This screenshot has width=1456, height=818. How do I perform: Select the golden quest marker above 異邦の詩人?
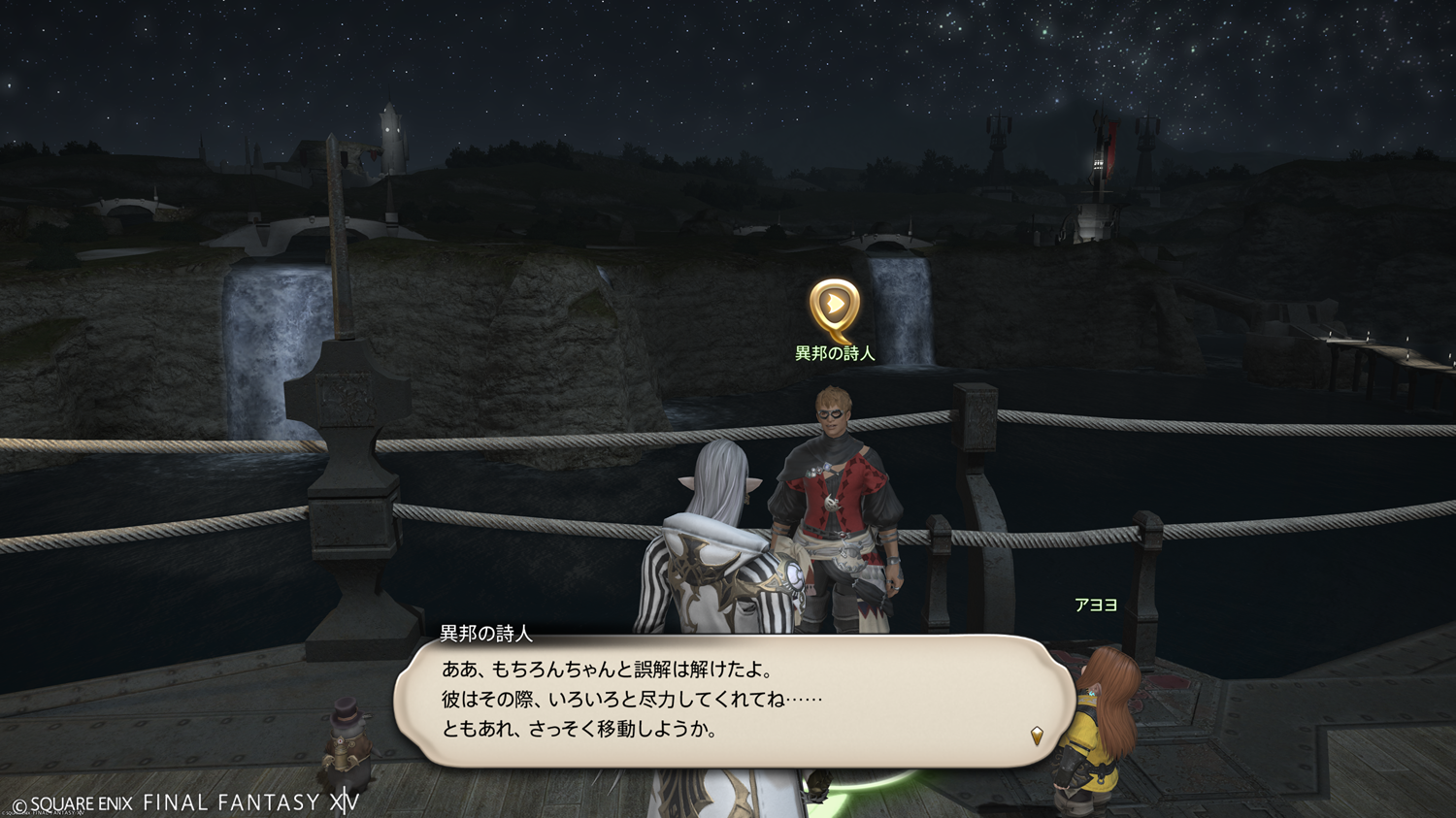coord(835,308)
